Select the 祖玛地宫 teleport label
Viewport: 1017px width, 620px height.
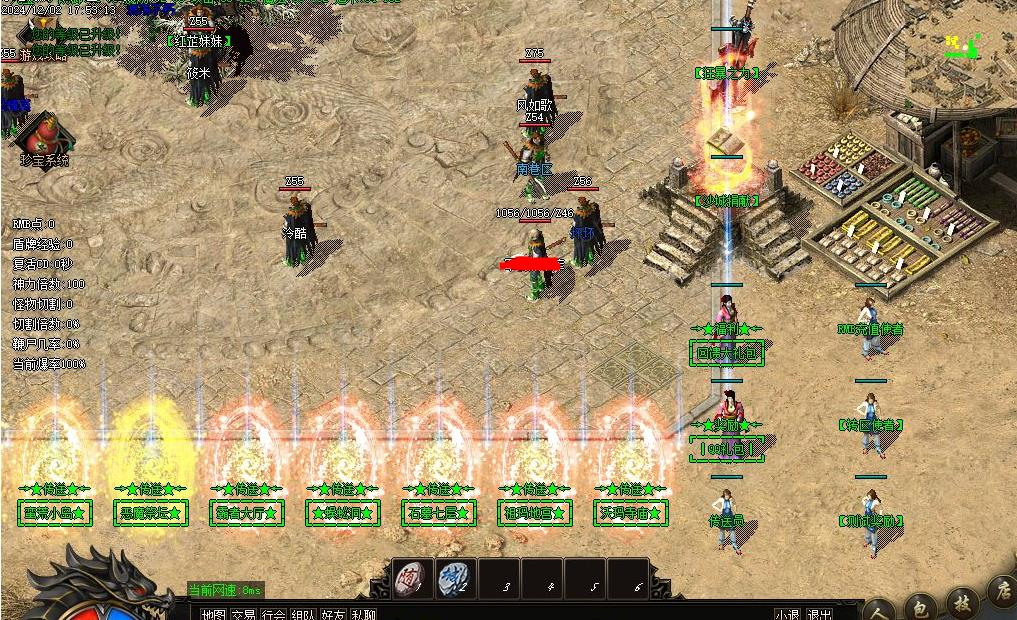[x=534, y=514]
